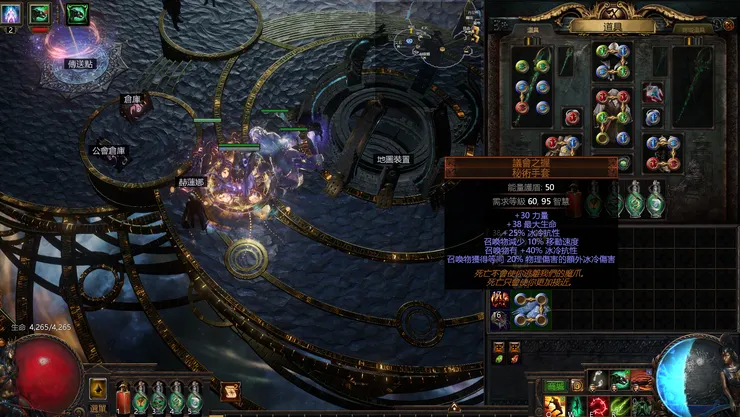Activate the green slash skill on R
Screen dimensions: 740x417
coord(620,406)
